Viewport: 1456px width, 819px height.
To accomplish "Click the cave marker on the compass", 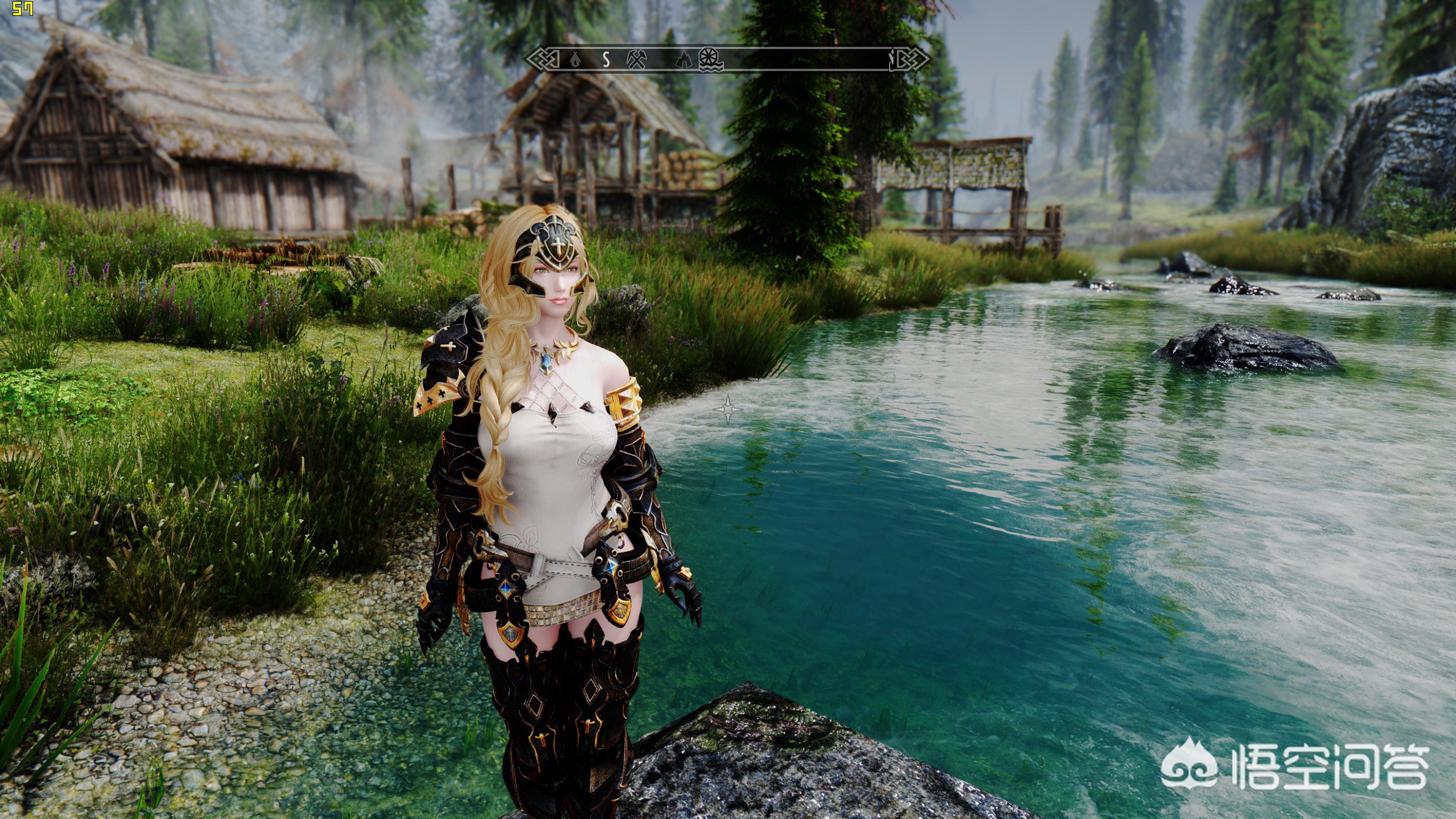I will click(683, 59).
